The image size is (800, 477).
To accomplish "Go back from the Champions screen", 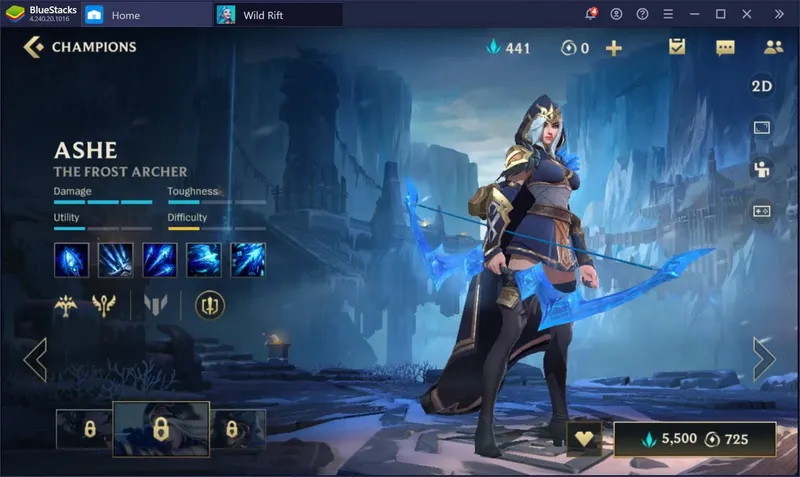I will 33,47.
